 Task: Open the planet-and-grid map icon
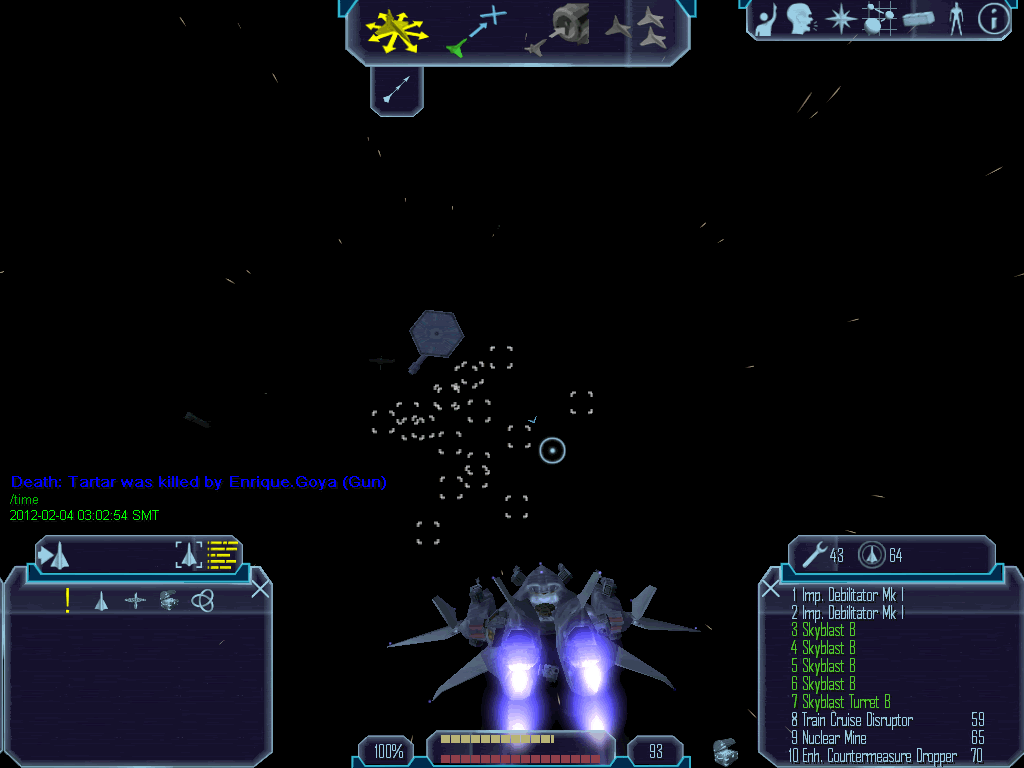click(879, 19)
